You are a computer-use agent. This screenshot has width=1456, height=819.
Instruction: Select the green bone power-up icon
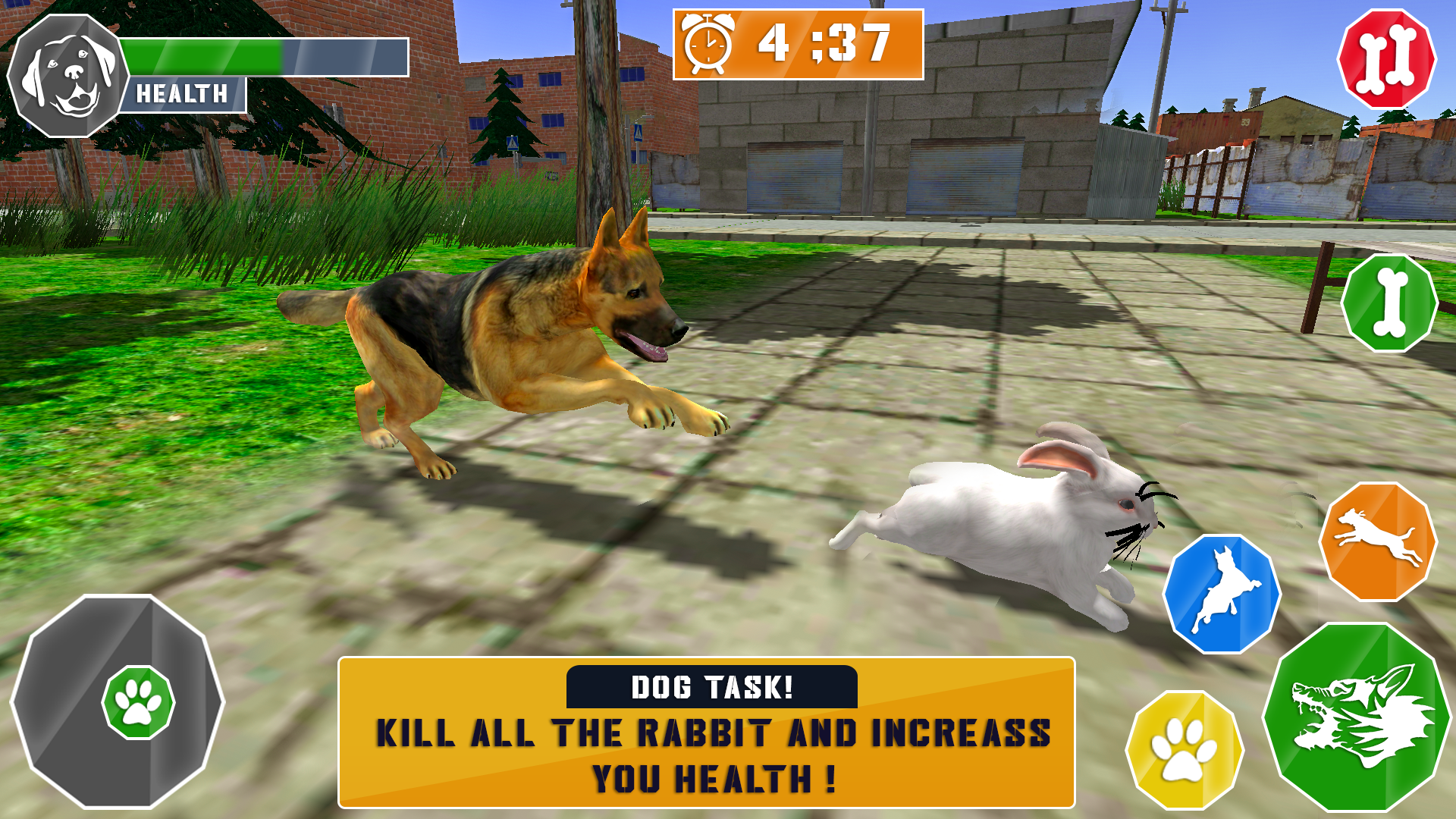(1388, 303)
